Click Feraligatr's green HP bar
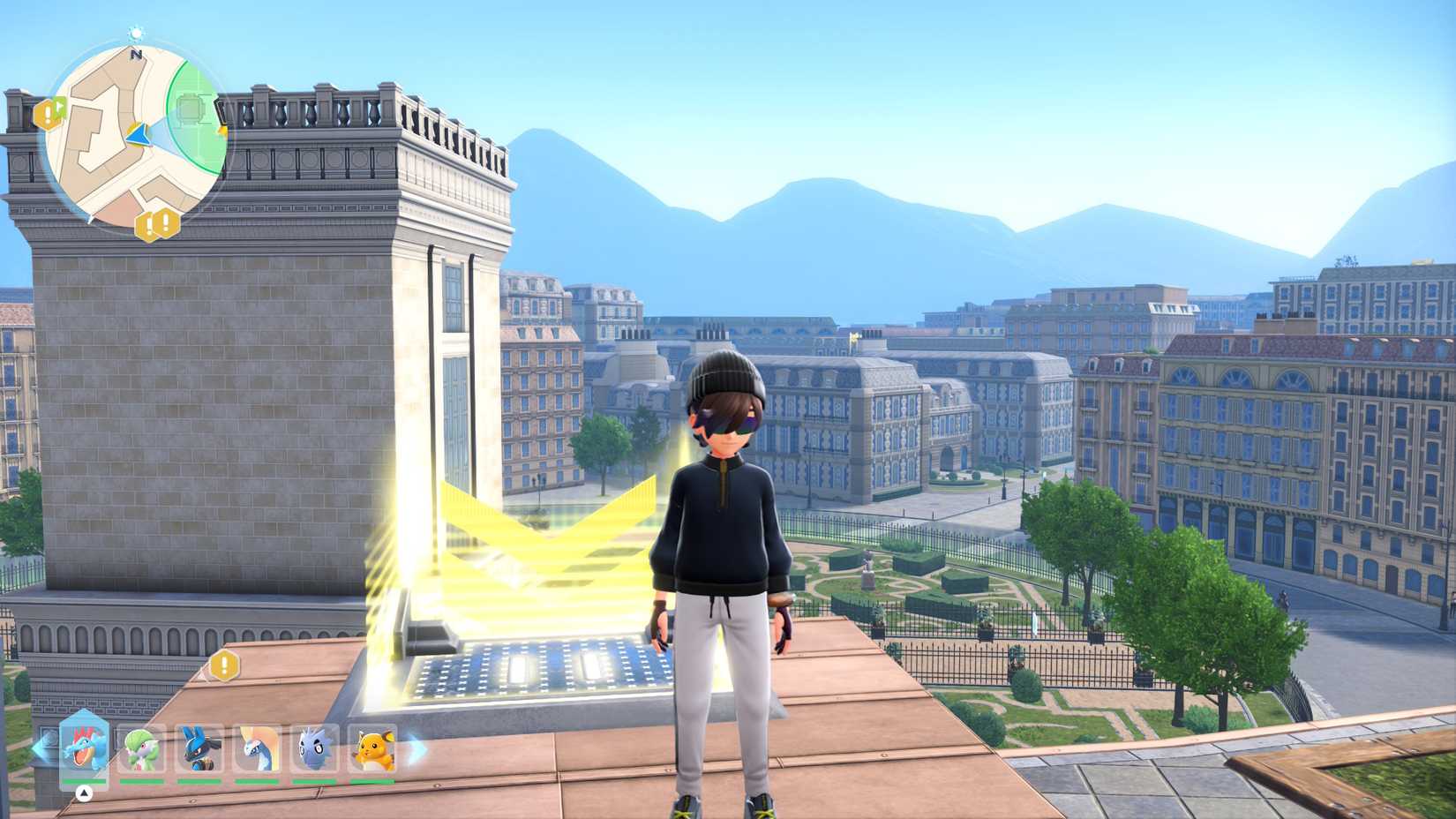 [85, 781]
